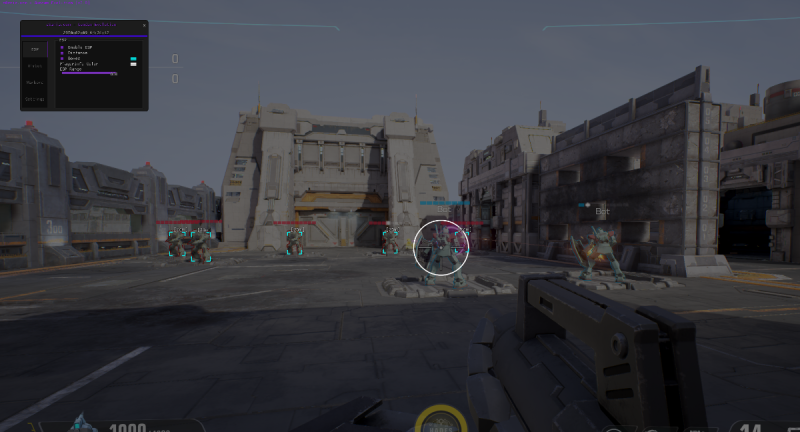Go to the Settings tab
Viewport: 800px width, 432px height.
pyautogui.click(x=35, y=99)
